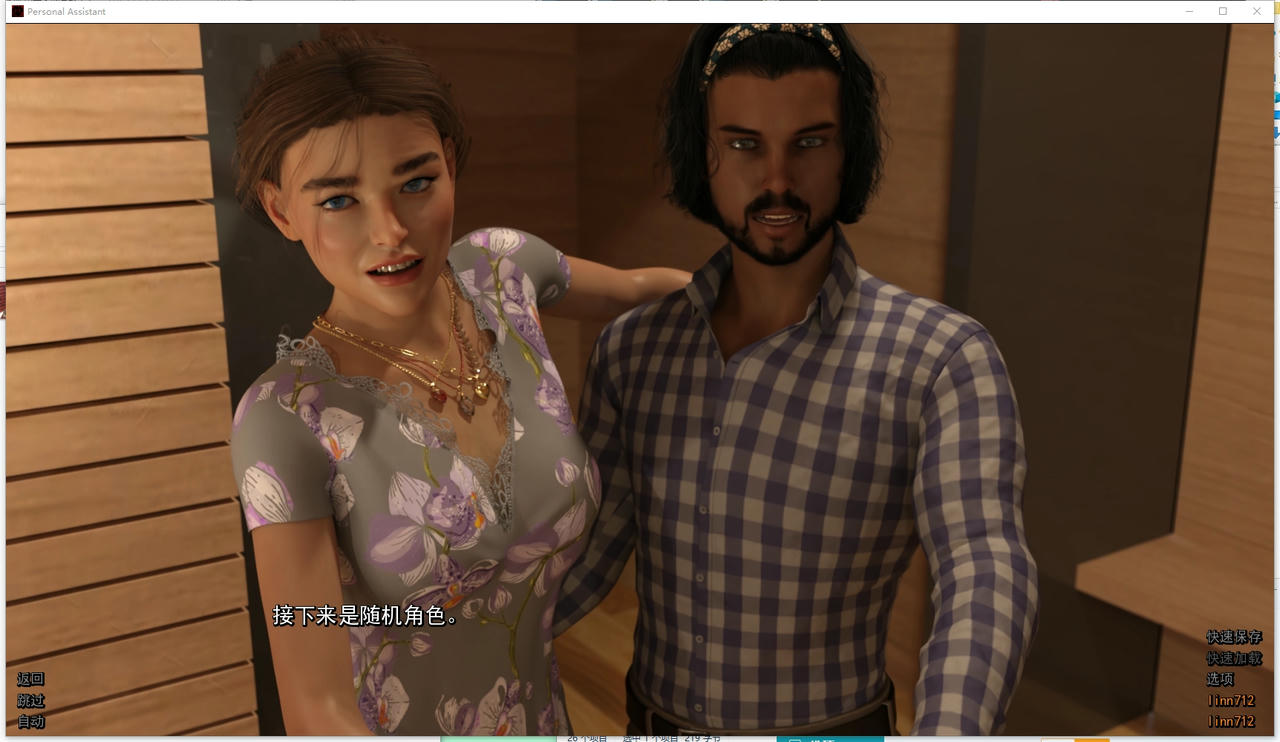Click the green progress strip at bottom

point(498,740)
